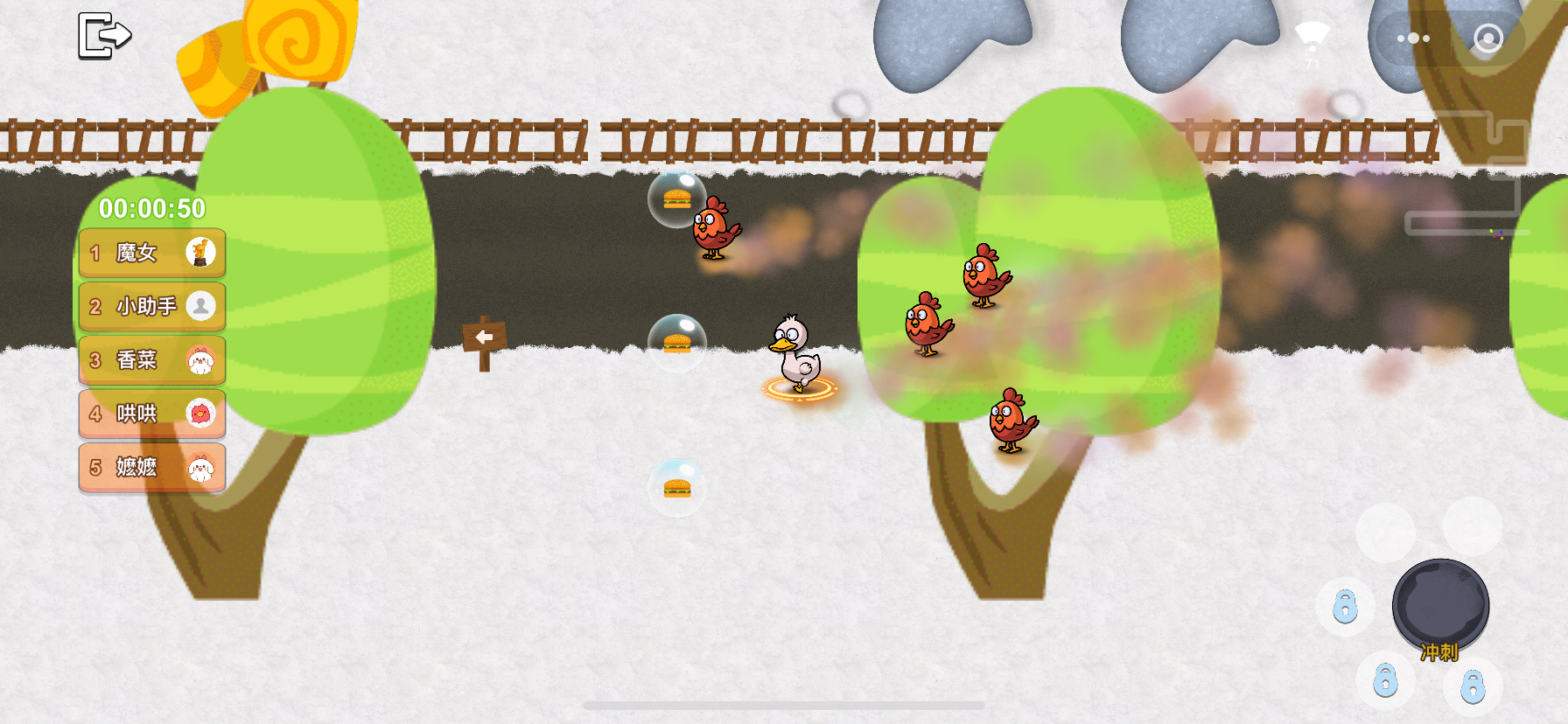The image size is (1568, 724).
Task: Tap the exit game icon
Action: pos(104,36)
